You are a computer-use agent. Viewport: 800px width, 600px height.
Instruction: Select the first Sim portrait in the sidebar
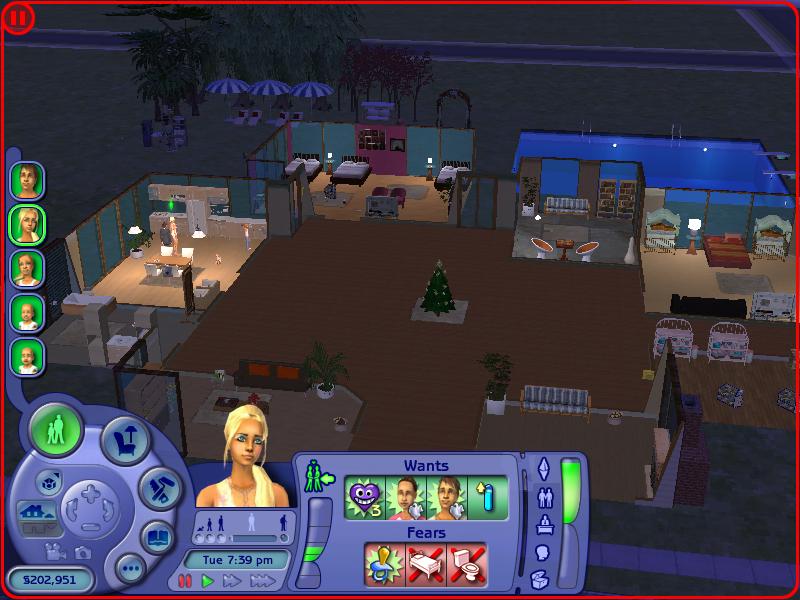(27, 180)
